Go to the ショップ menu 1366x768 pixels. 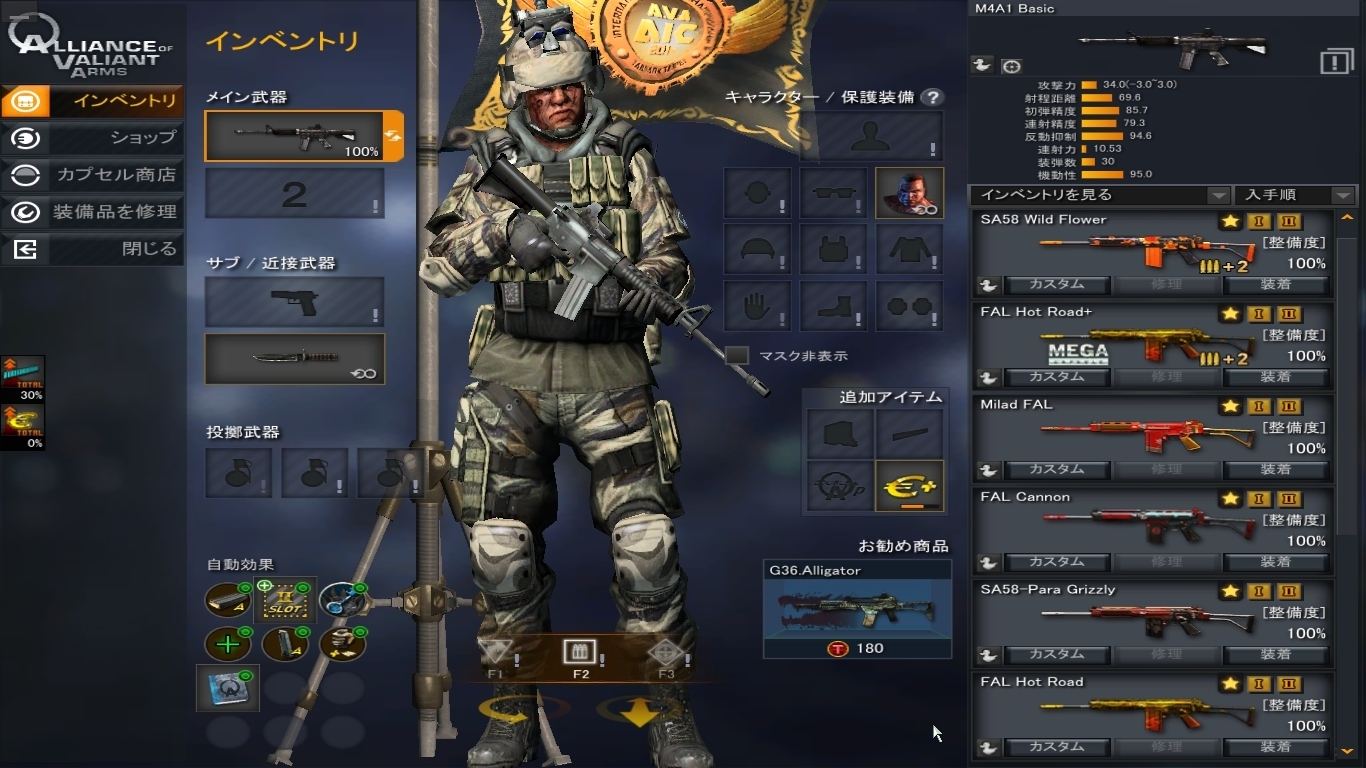92,138
